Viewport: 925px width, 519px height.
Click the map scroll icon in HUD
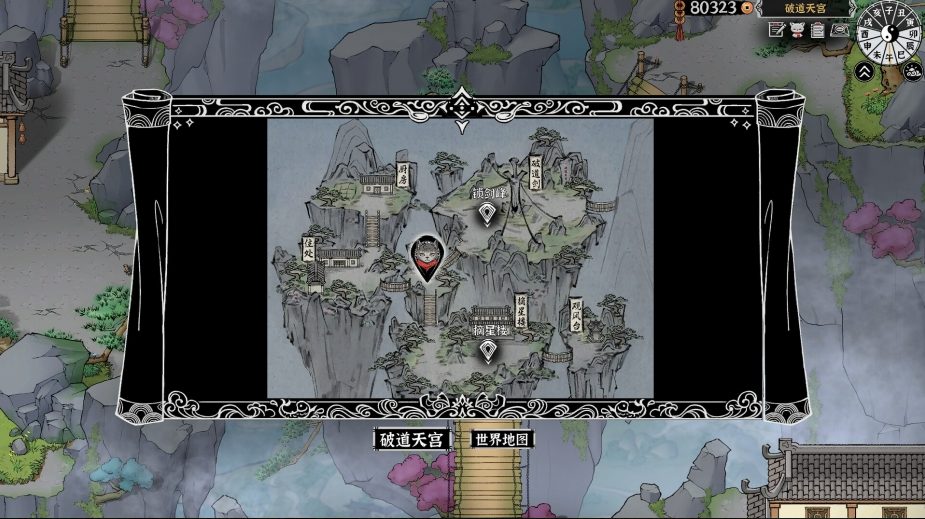pyautogui.click(x=838, y=30)
